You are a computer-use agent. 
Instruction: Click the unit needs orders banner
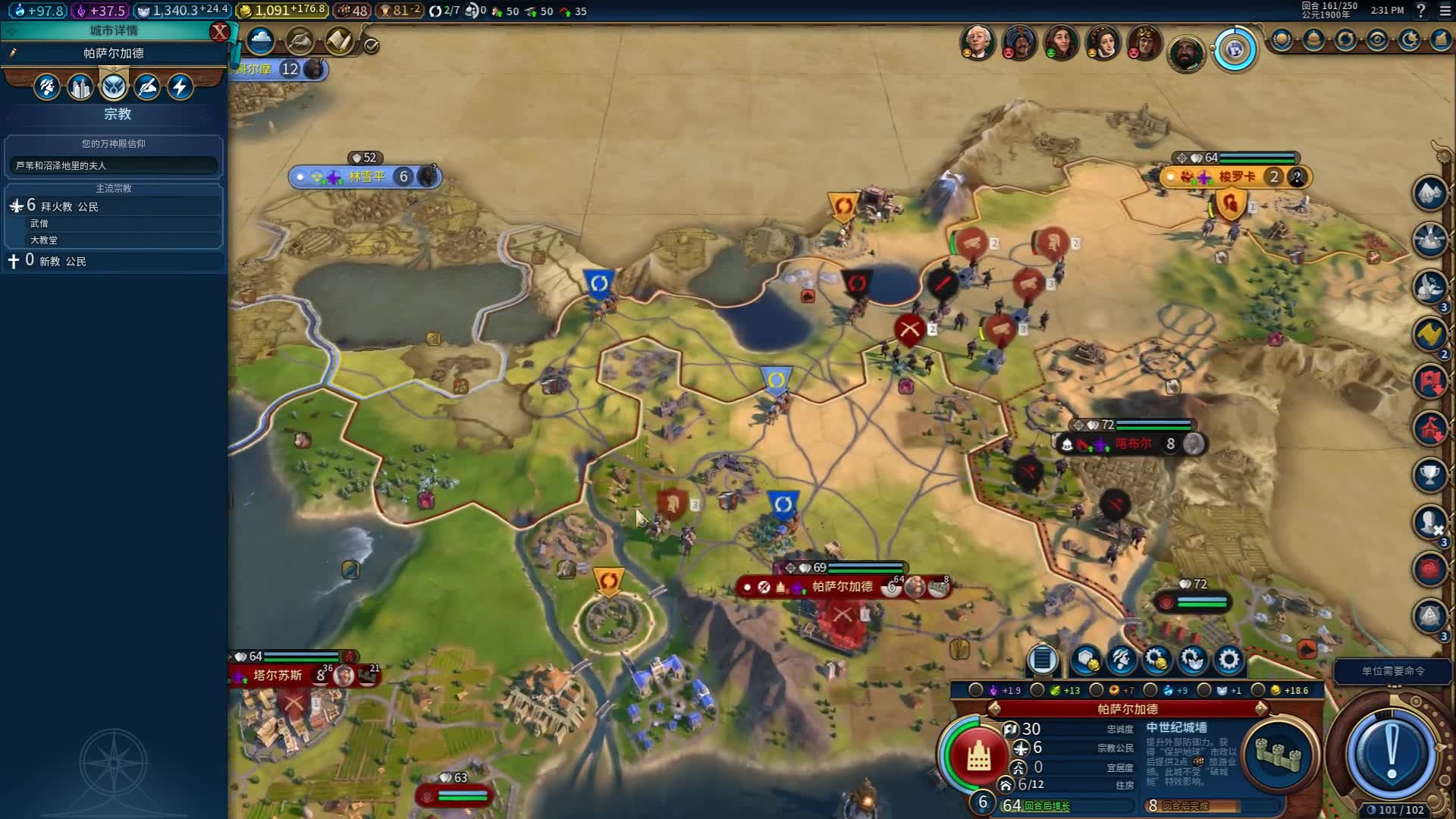coord(1392,671)
